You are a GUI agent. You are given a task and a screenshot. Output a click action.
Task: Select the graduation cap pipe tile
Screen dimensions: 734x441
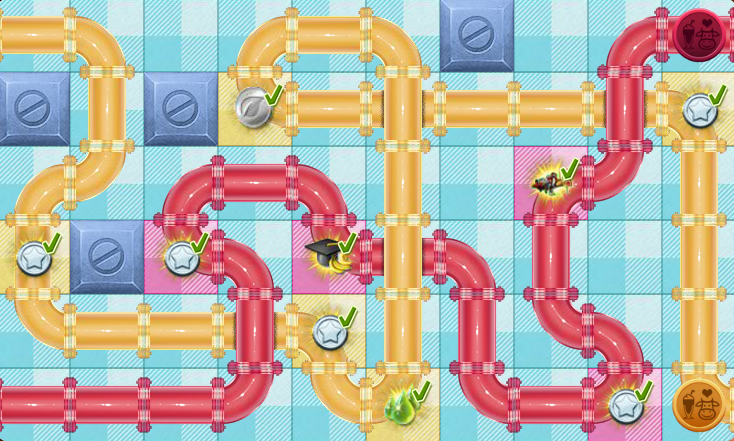328,256
